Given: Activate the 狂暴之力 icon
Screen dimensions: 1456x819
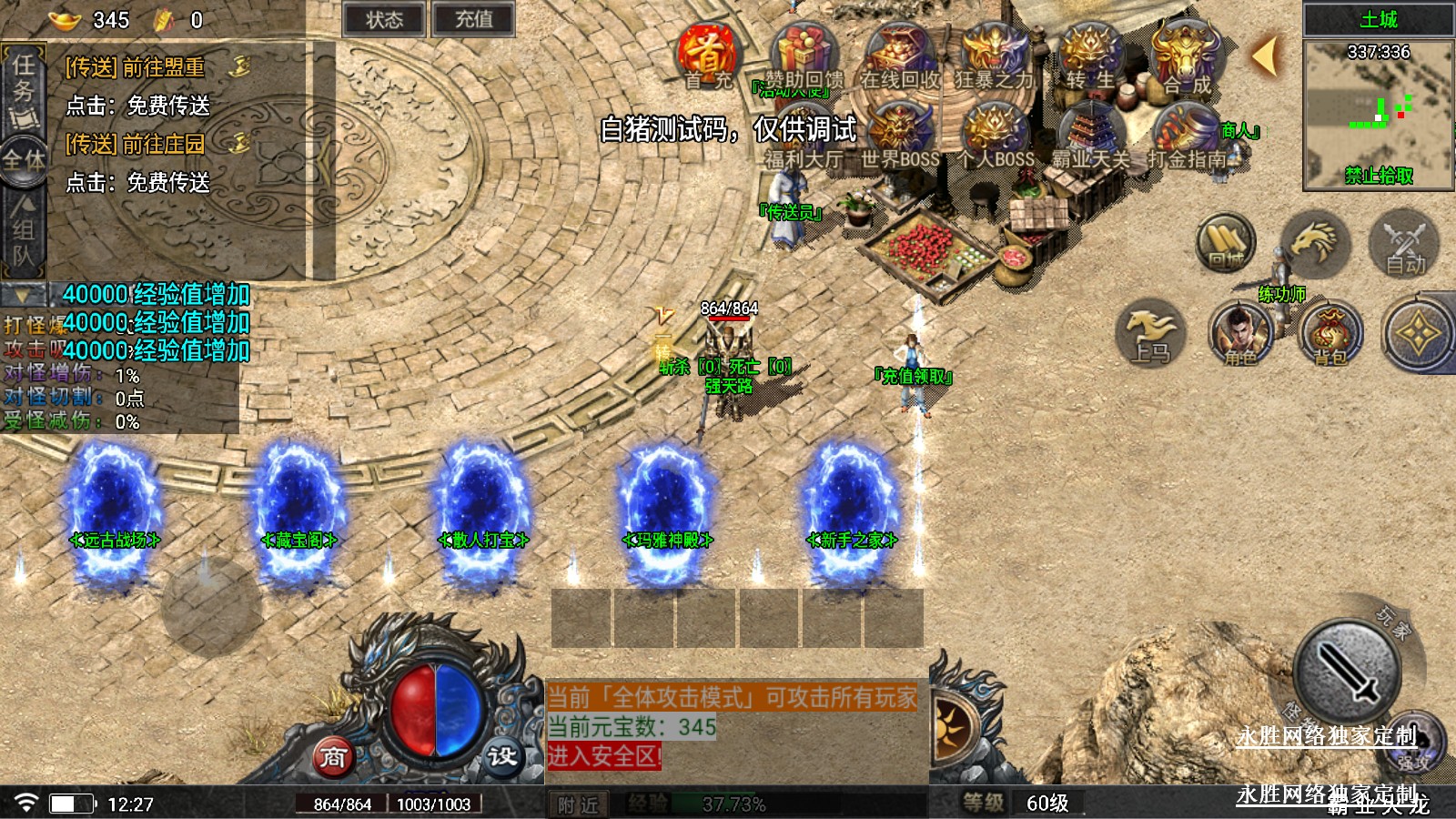Looking at the screenshot, I should coord(994,56).
